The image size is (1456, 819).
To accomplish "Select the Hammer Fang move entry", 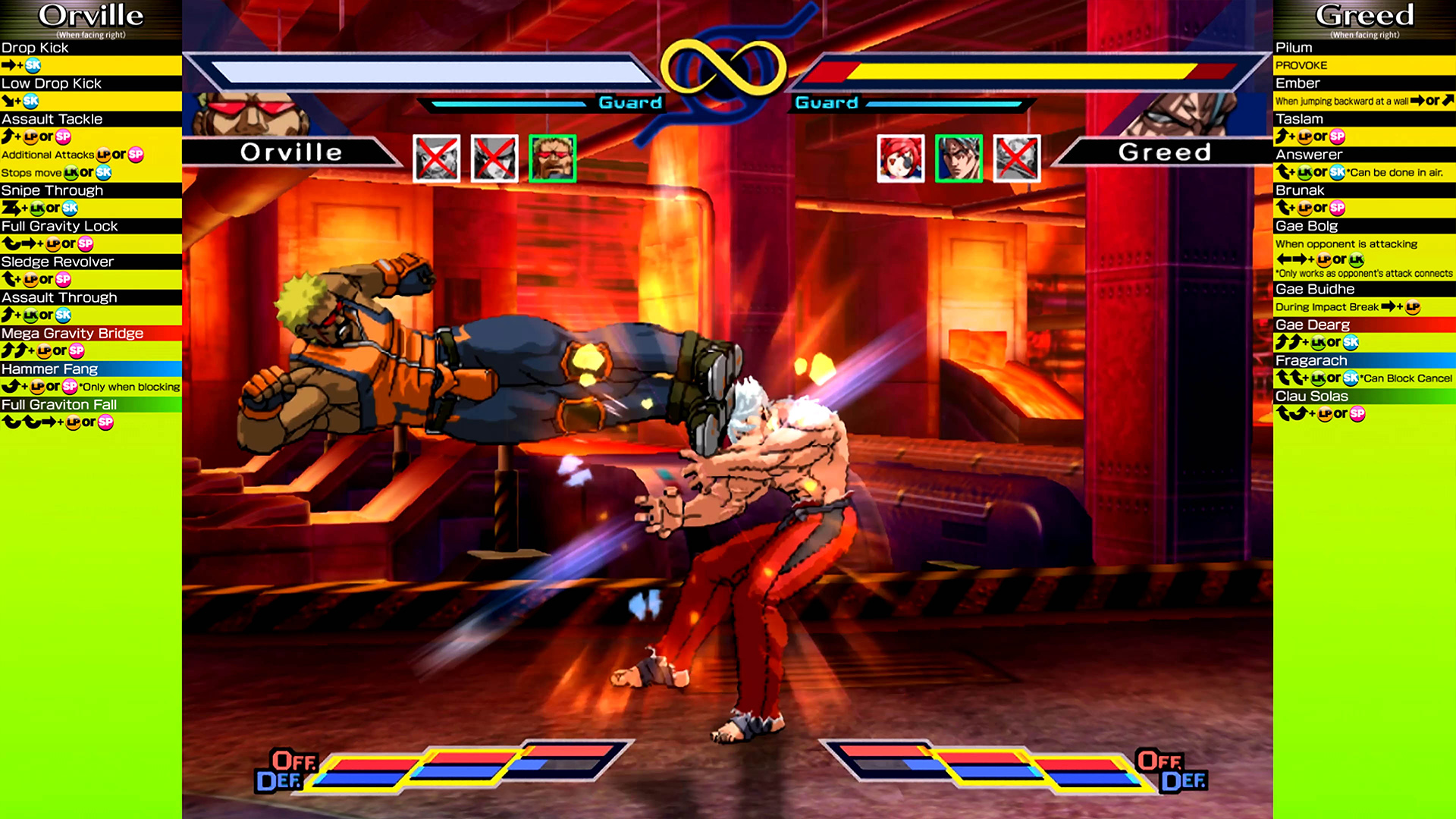I will 49,369.
